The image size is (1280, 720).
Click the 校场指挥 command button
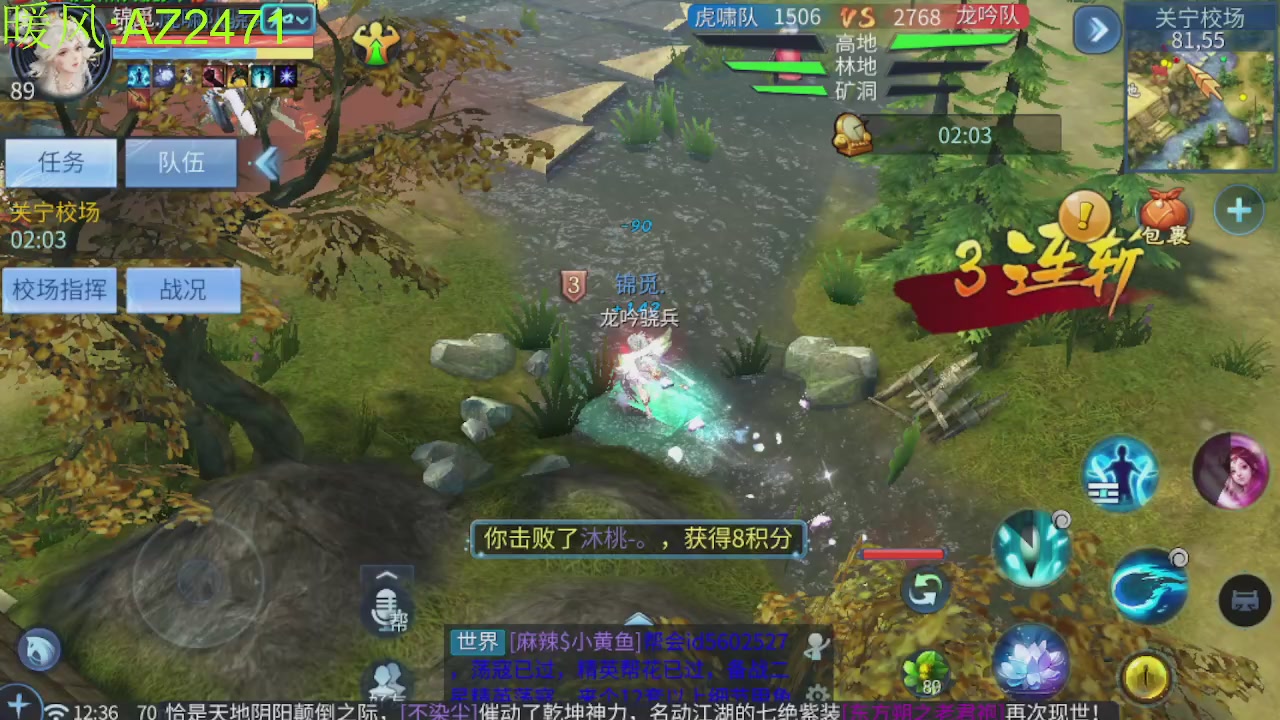click(58, 290)
